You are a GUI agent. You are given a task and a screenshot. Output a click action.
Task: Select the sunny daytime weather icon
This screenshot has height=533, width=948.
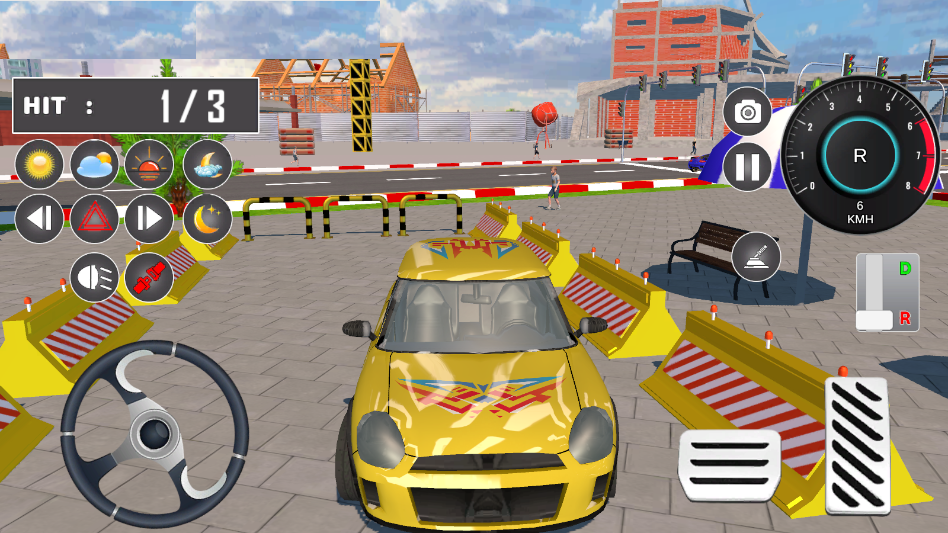click(40, 165)
